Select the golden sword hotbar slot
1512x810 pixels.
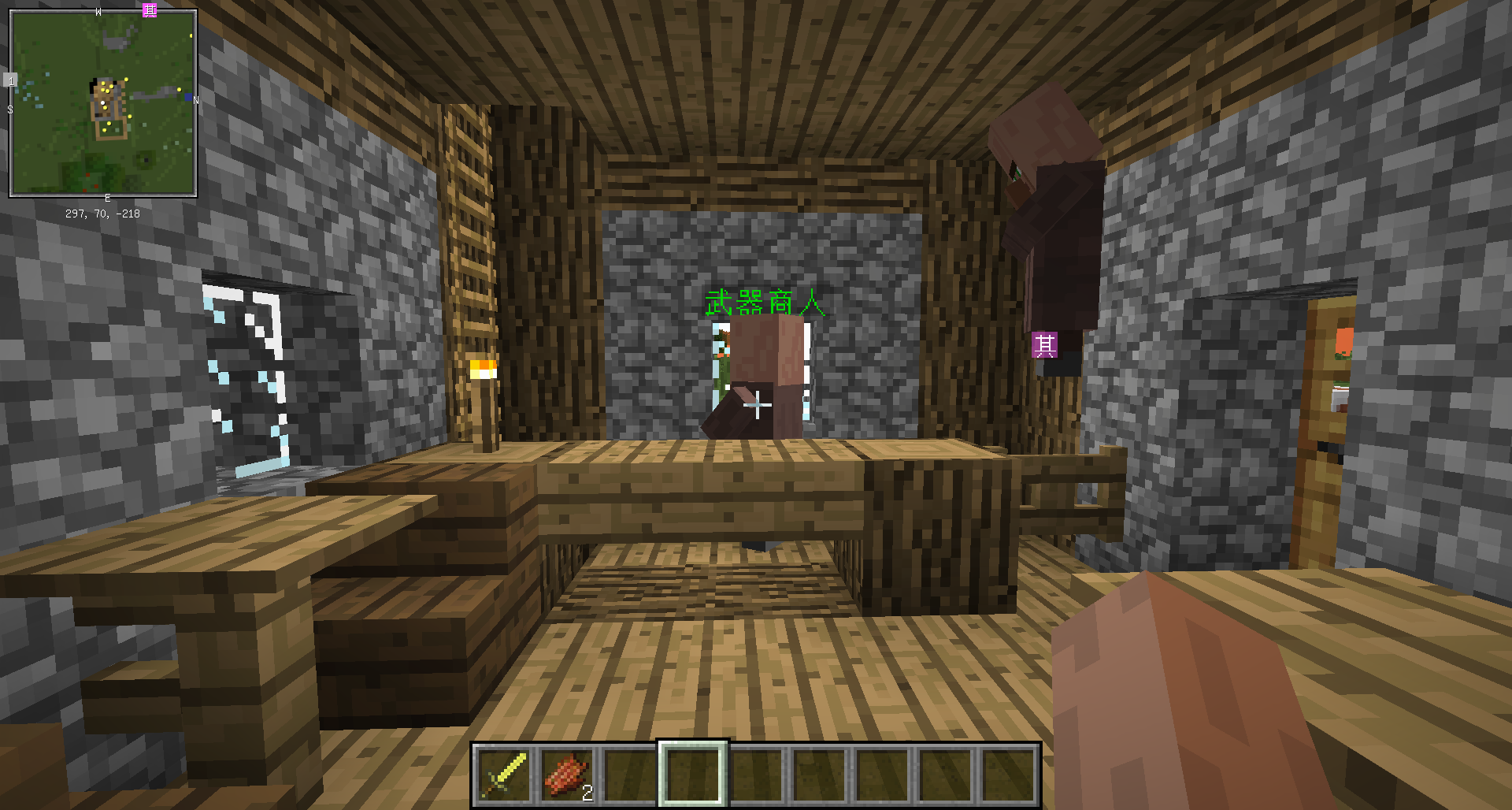[x=505, y=775]
